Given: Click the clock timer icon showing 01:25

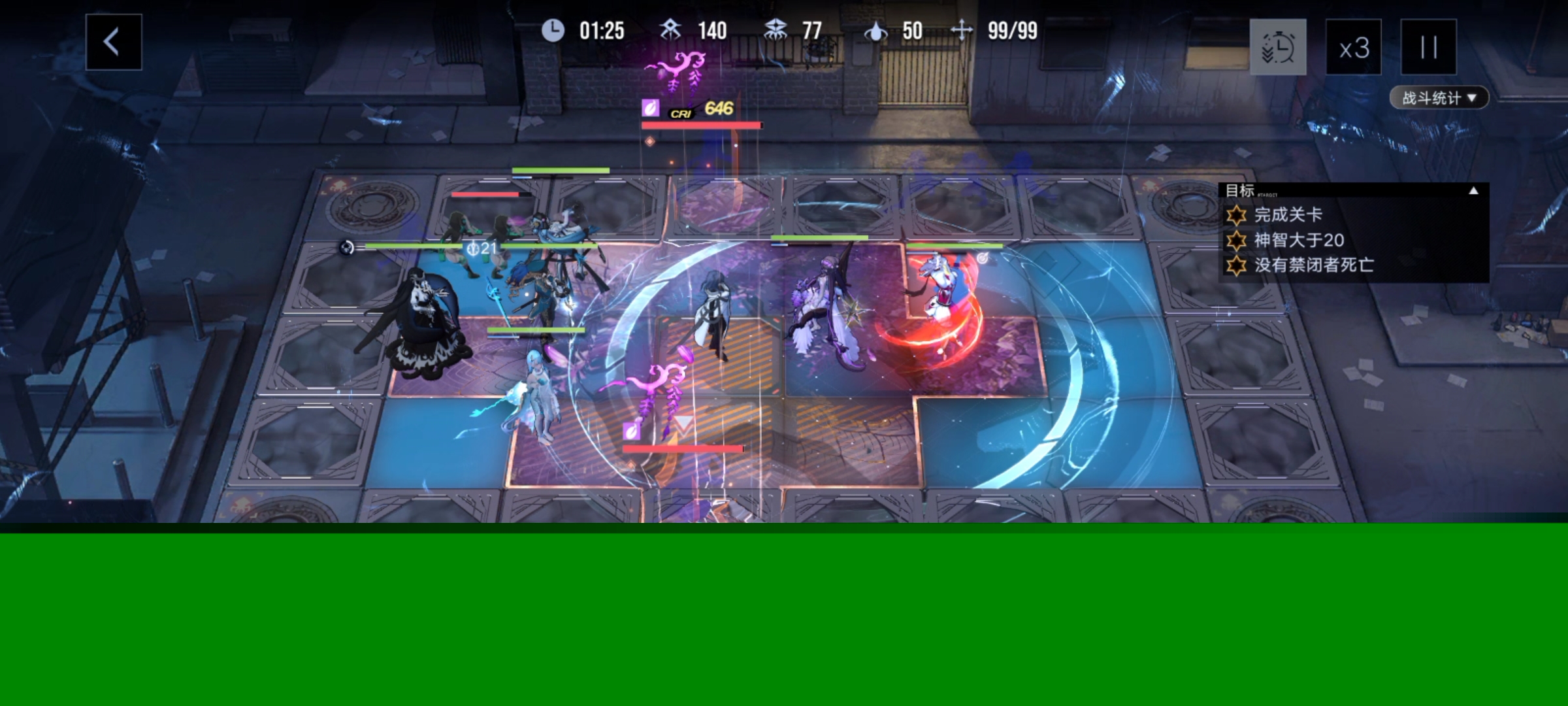Looking at the screenshot, I should coord(552,31).
